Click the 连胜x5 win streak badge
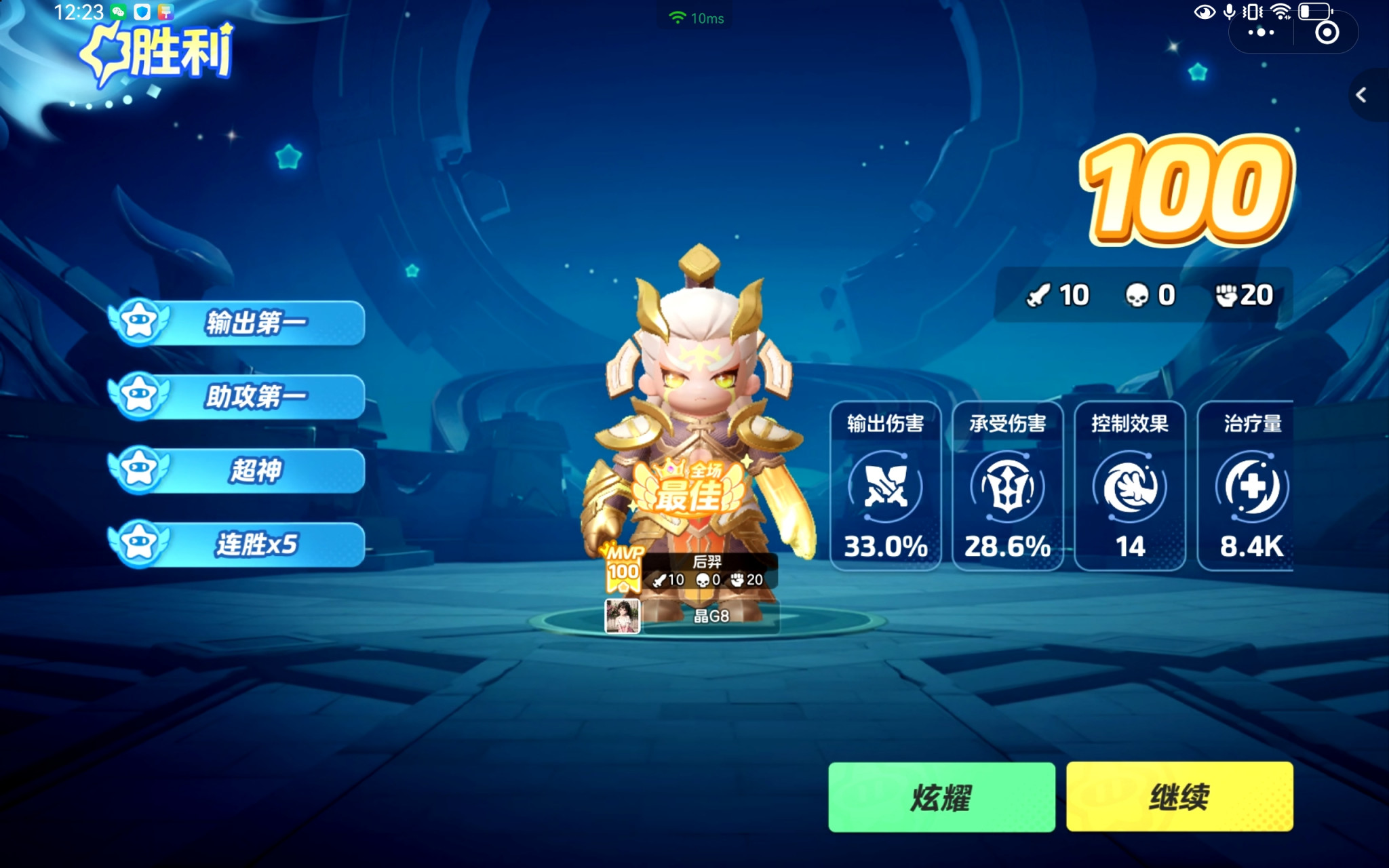 coord(237,544)
